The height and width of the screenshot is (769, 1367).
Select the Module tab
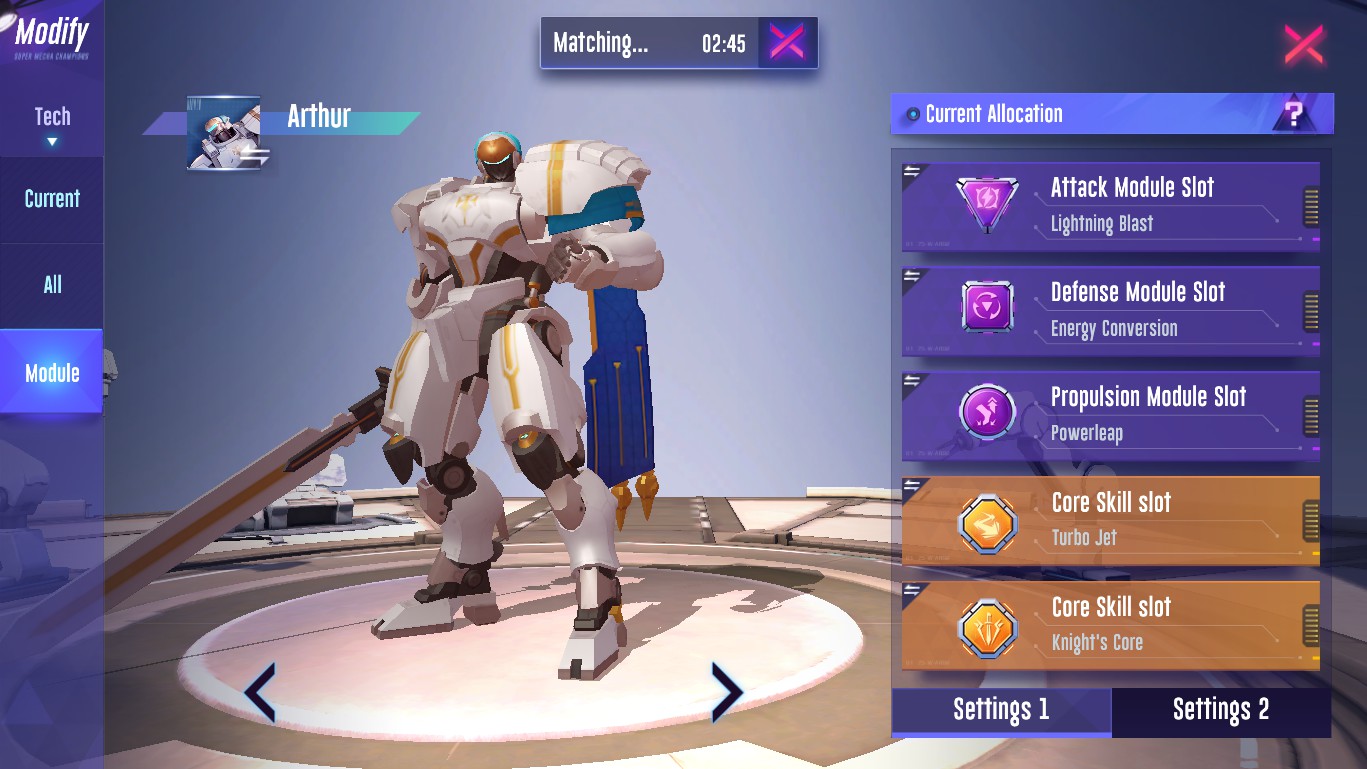pyautogui.click(x=52, y=373)
